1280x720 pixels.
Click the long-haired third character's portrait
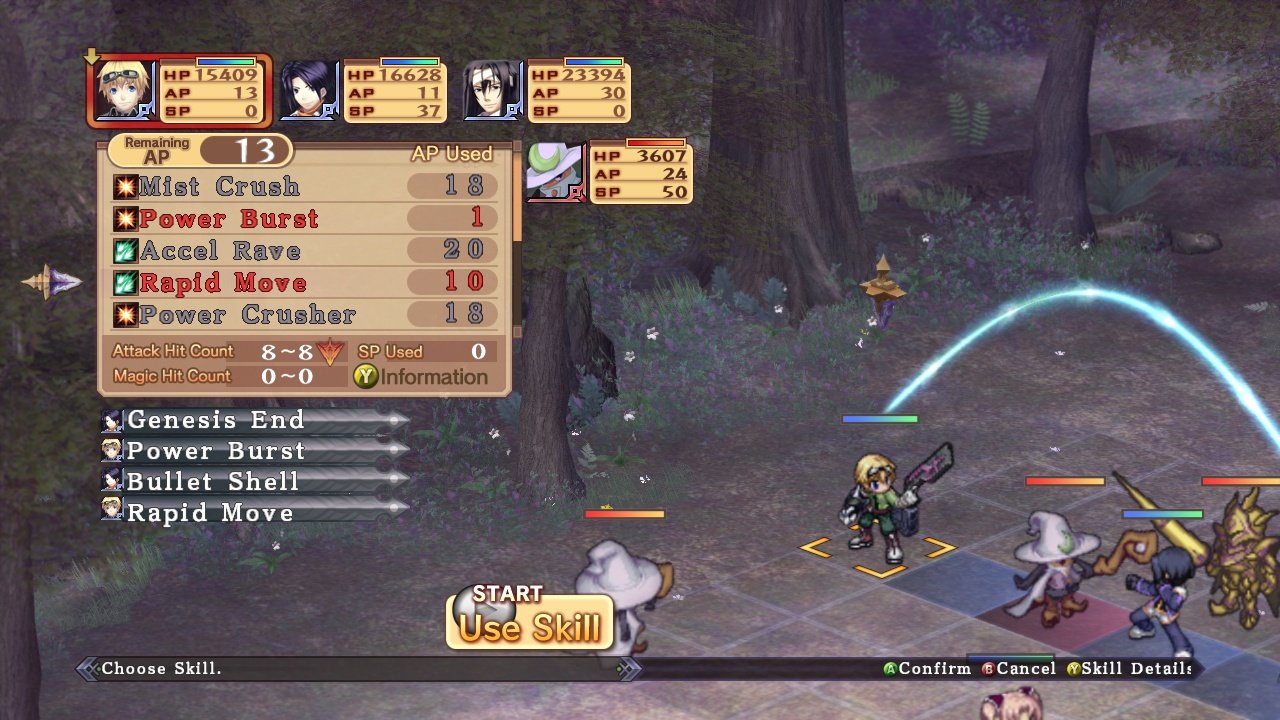491,90
